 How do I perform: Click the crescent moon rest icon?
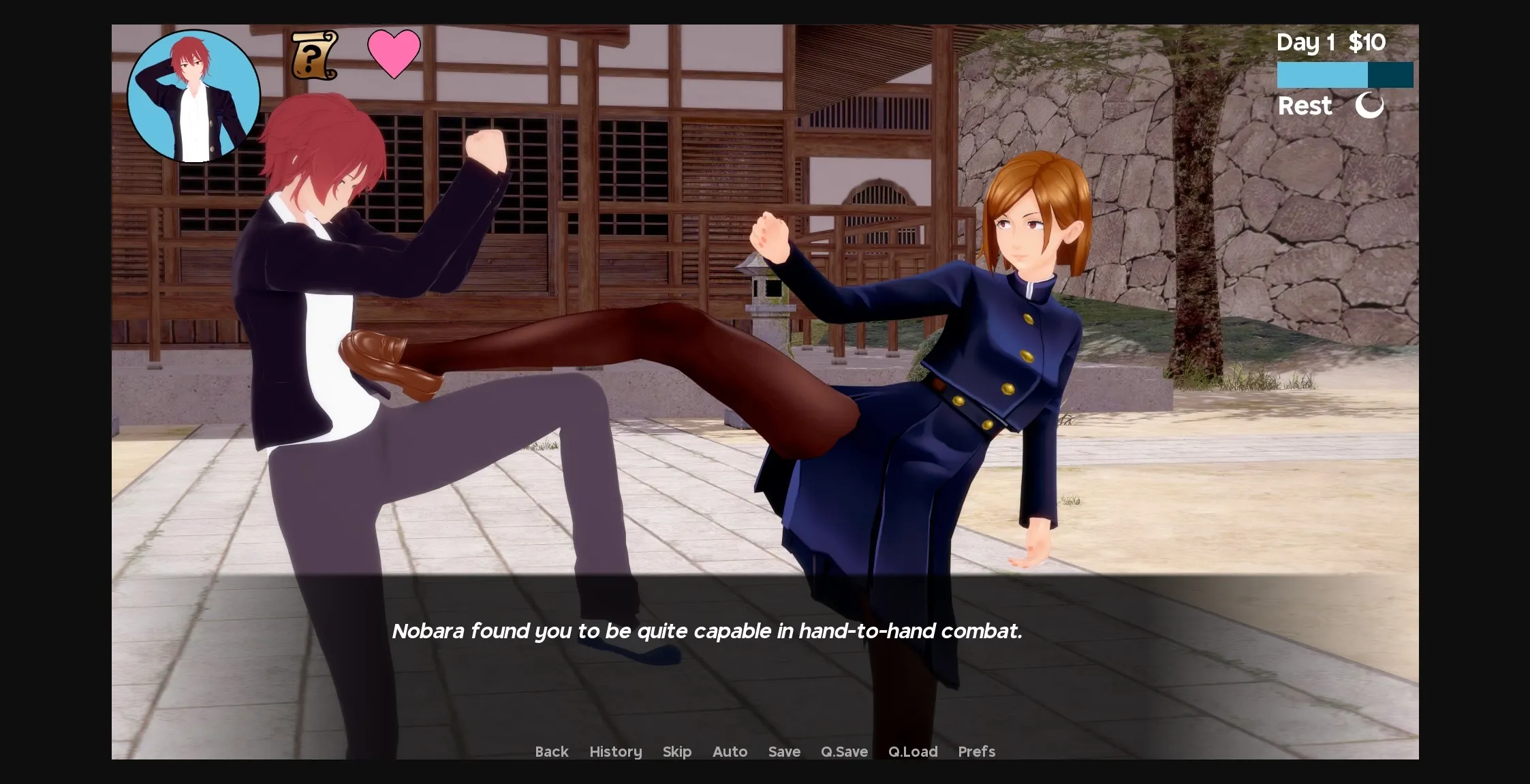1369,106
